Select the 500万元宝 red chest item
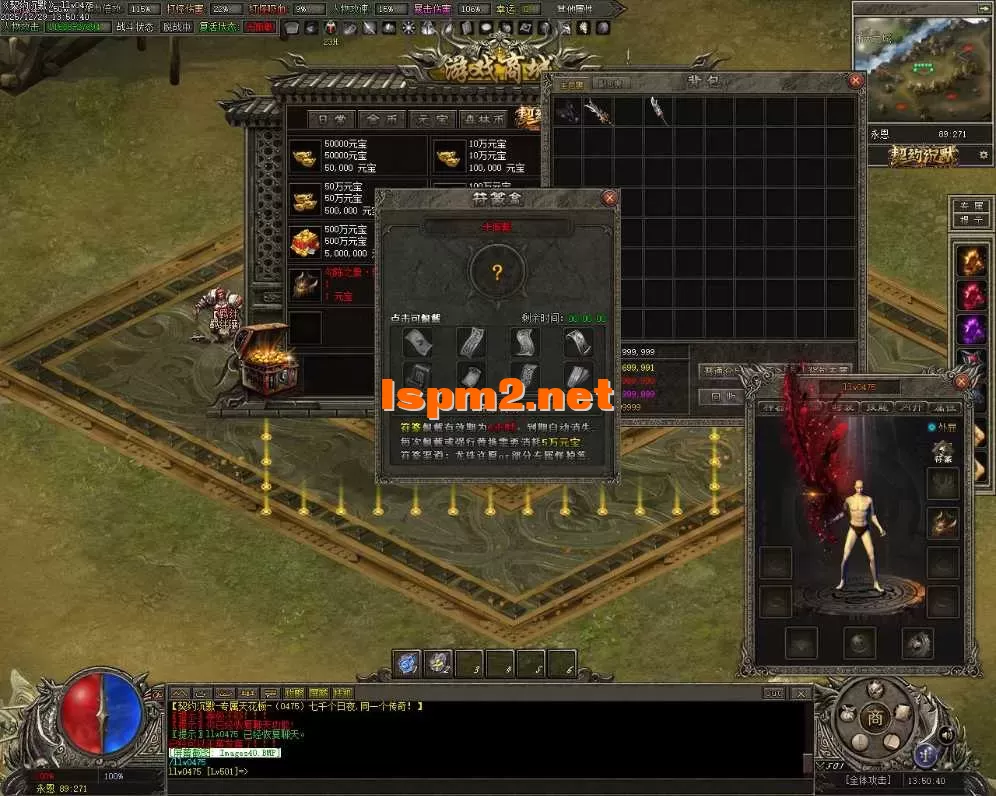The width and height of the screenshot is (996, 796). click(304, 242)
